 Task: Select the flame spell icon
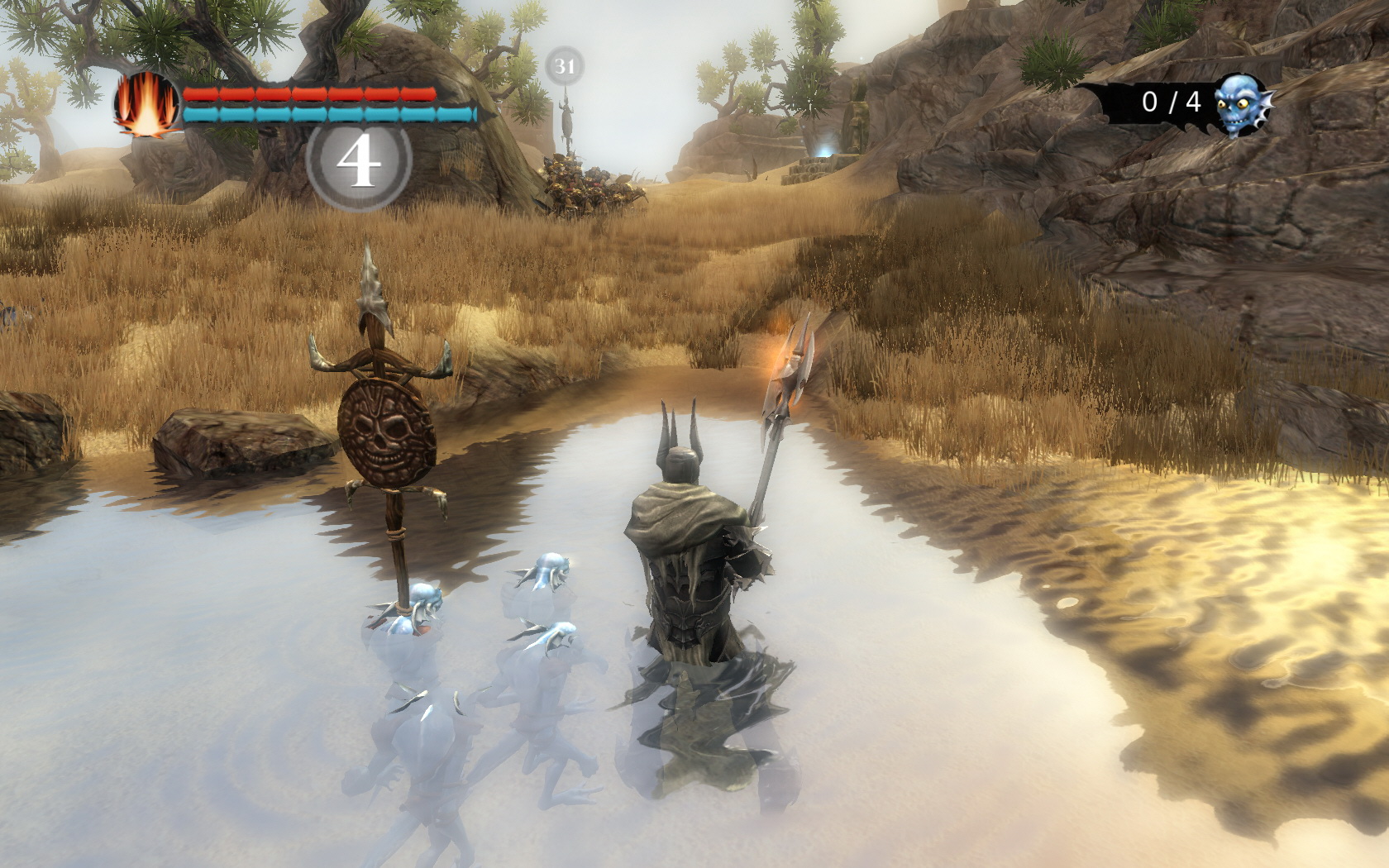(146, 105)
